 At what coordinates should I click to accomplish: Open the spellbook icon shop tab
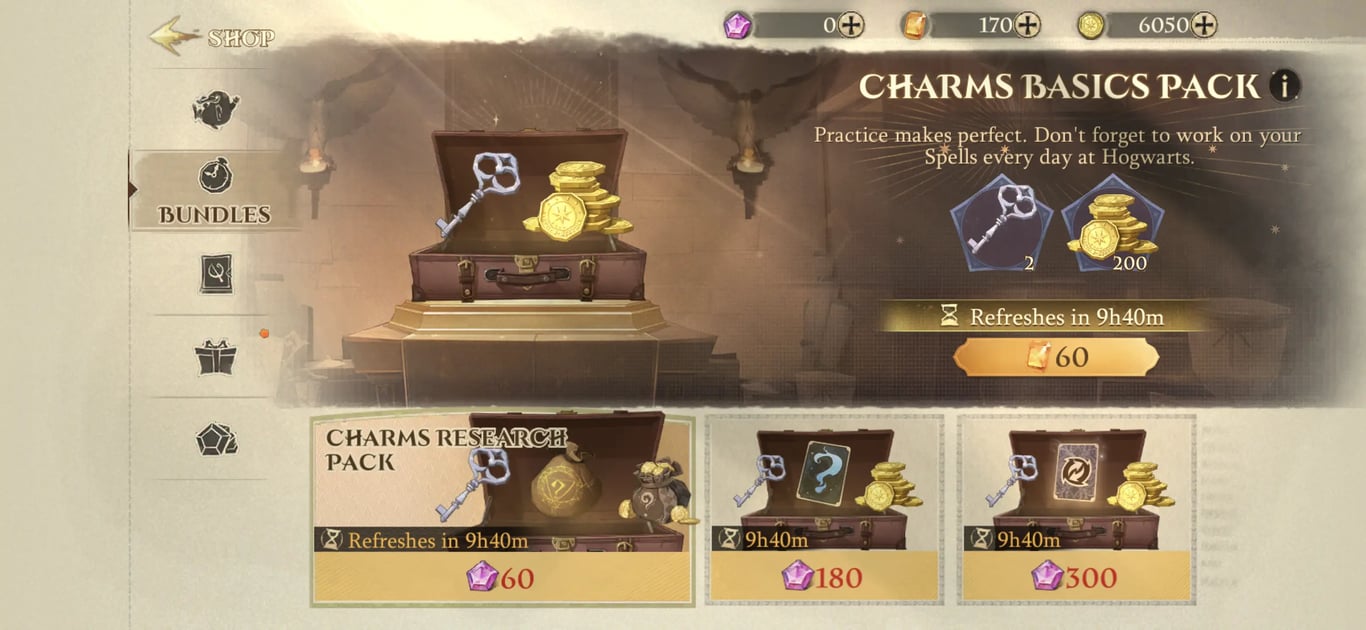[215, 273]
